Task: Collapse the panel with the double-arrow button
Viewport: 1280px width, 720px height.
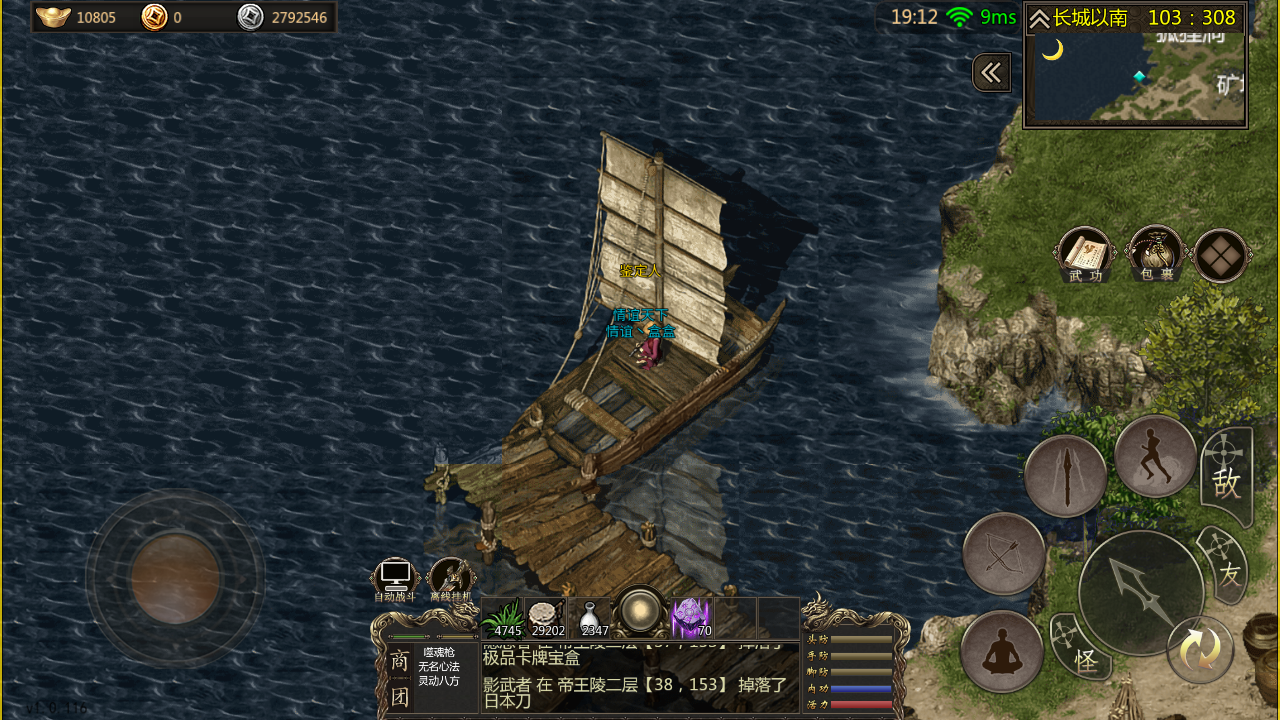Action: [x=991, y=73]
